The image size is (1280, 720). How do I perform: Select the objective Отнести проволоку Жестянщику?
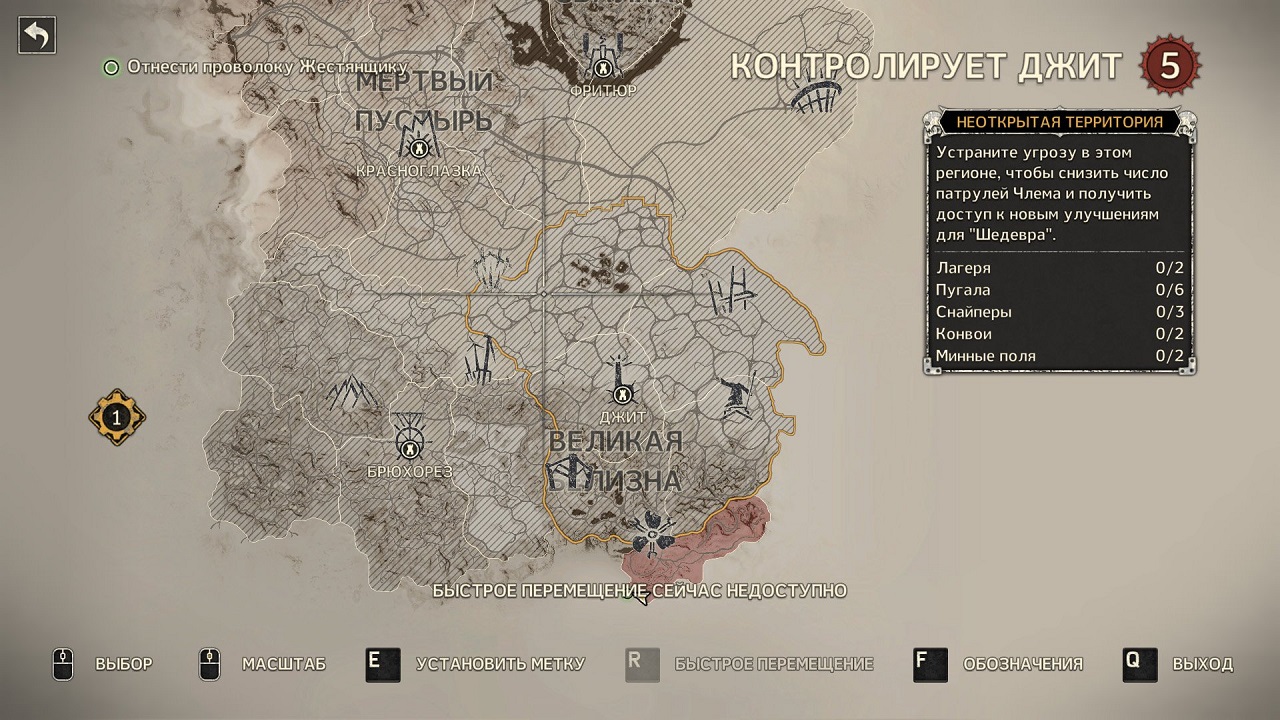point(267,67)
